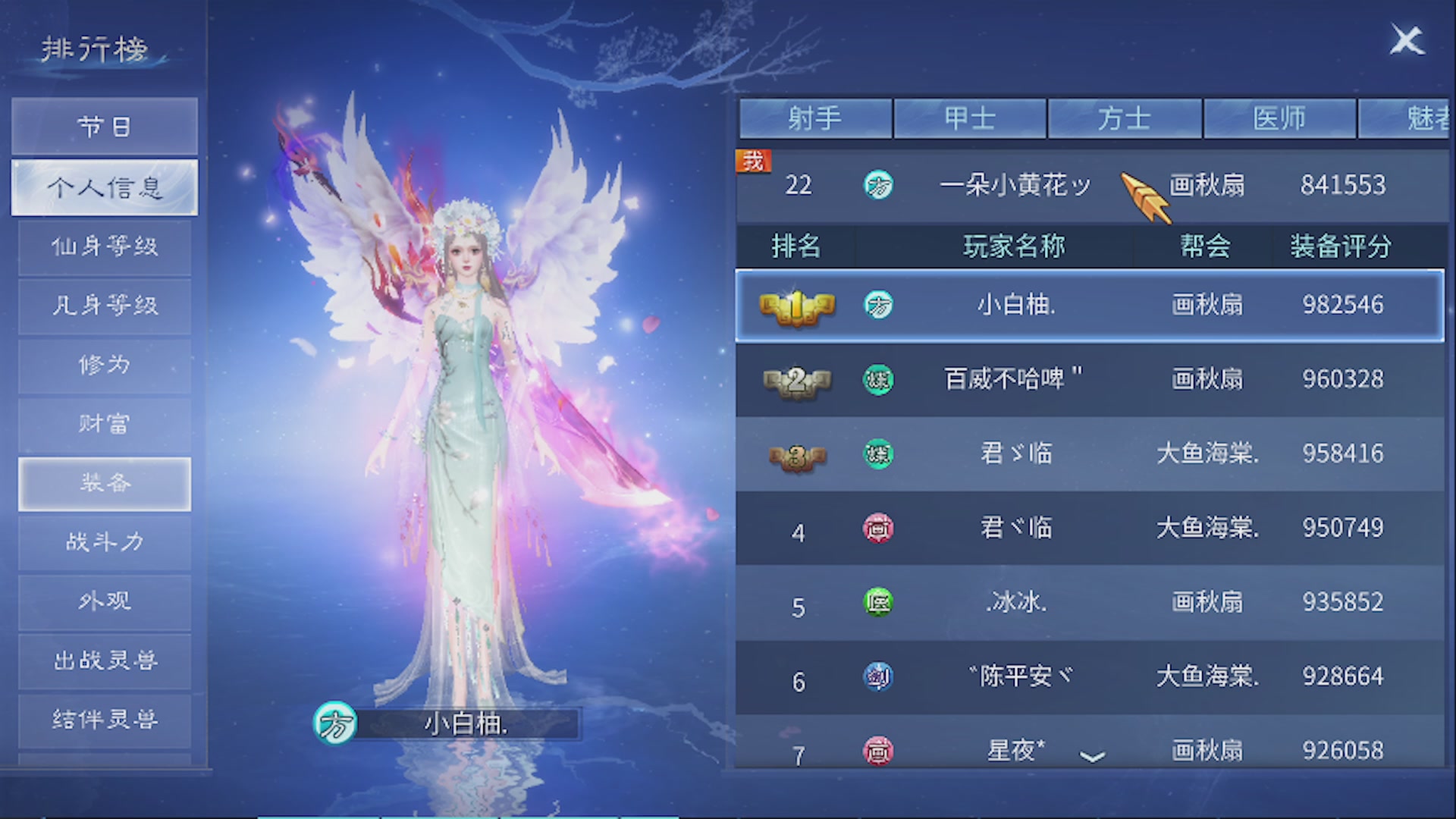Screen dimensions: 1456x819
Task: Switch to the 甲士 leaderboard tab
Action: [971, 118]
